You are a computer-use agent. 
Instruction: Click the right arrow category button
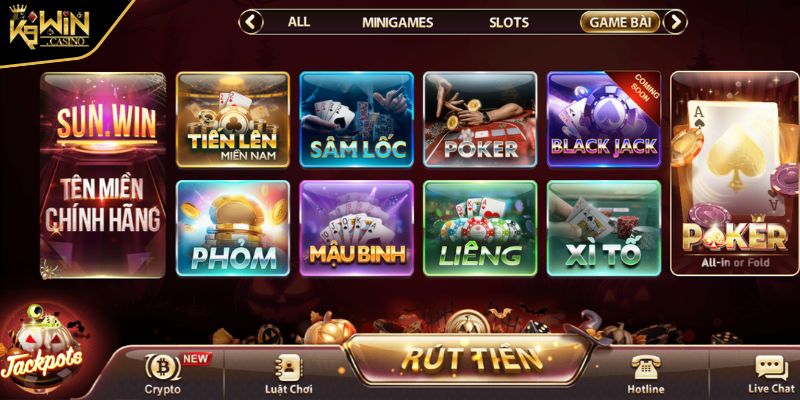pos(676,21)
